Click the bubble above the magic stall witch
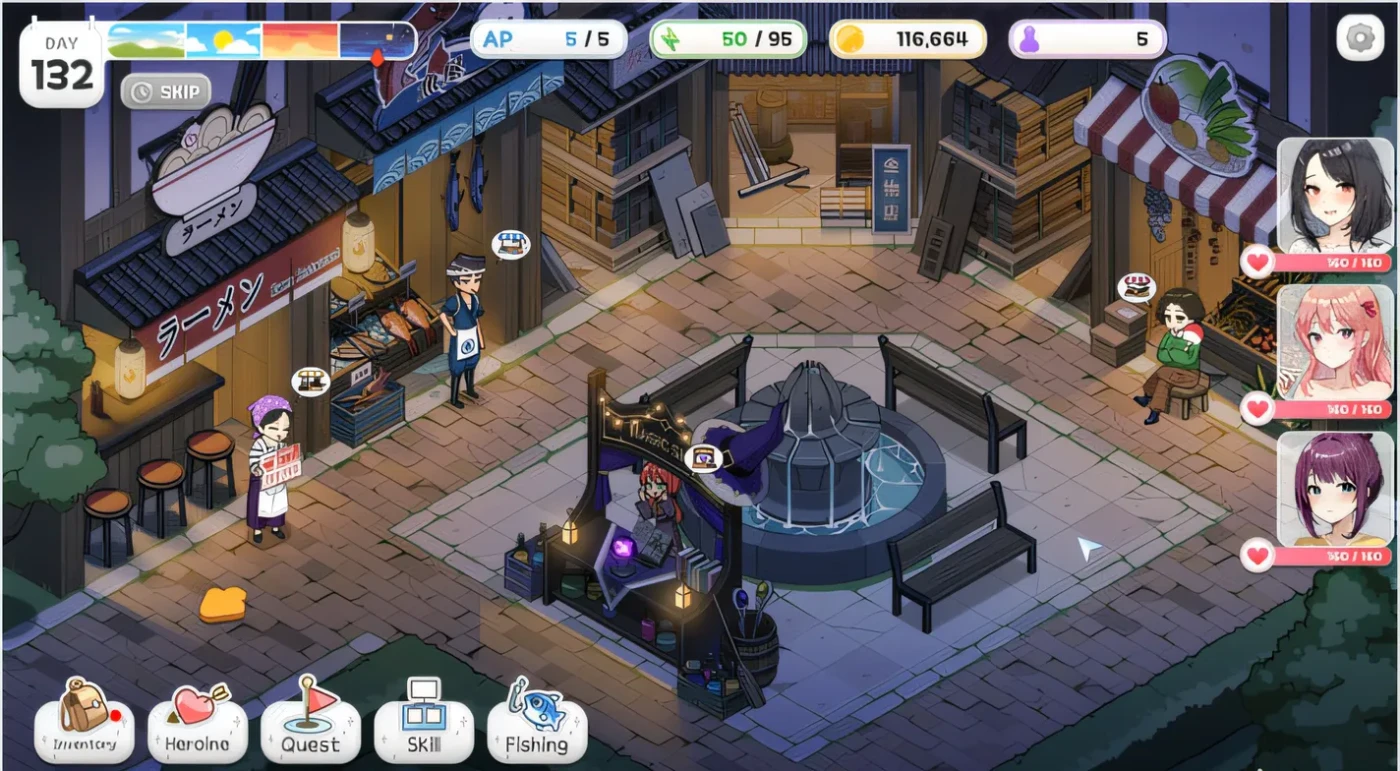This screenshot has width=1400, height=771. [x=707, y=458]
